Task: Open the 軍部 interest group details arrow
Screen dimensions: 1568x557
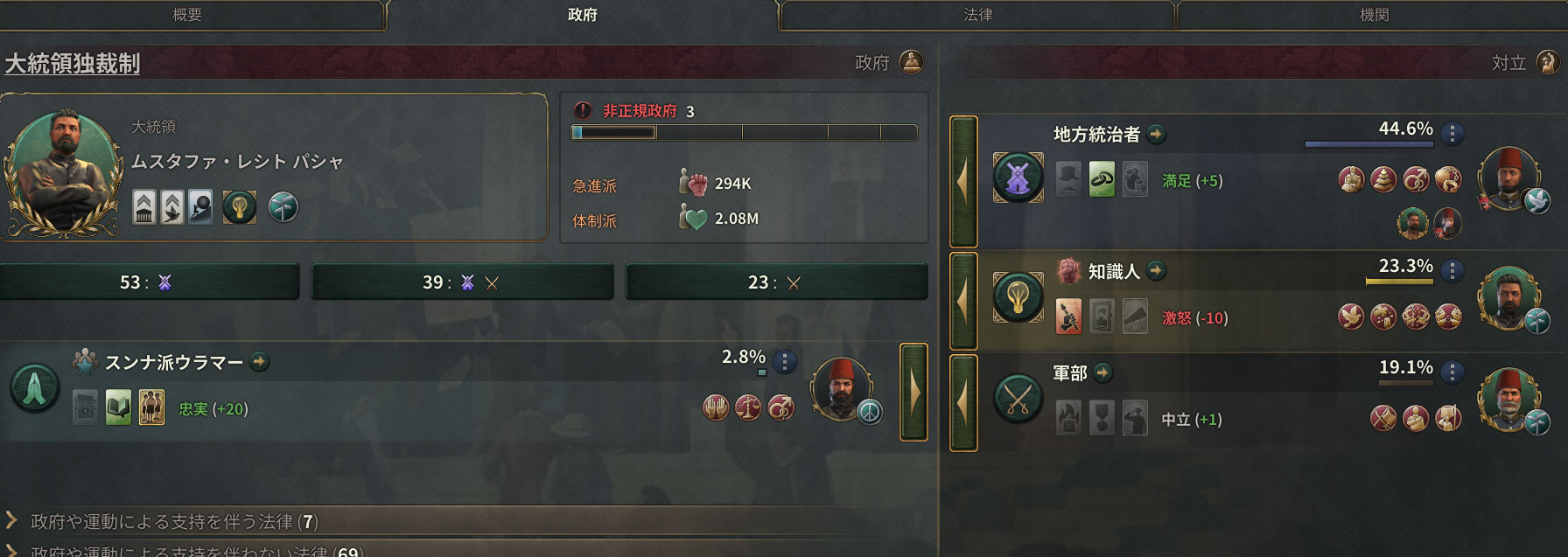Action: (x=1103, y=372)
